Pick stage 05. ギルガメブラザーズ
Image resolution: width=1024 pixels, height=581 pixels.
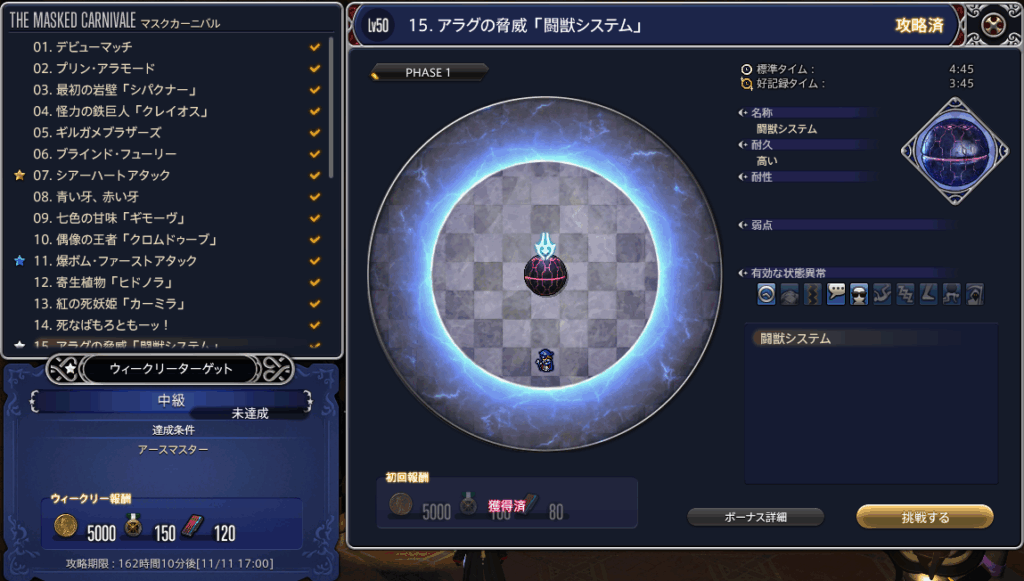[x=96, y=132]
